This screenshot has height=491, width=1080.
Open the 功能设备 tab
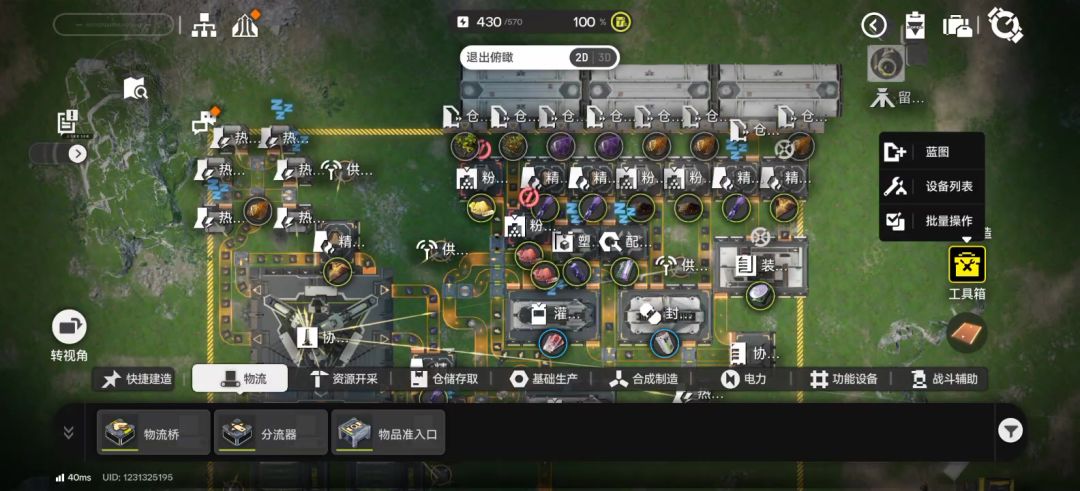pyautogui.click(x=844, y=379)
